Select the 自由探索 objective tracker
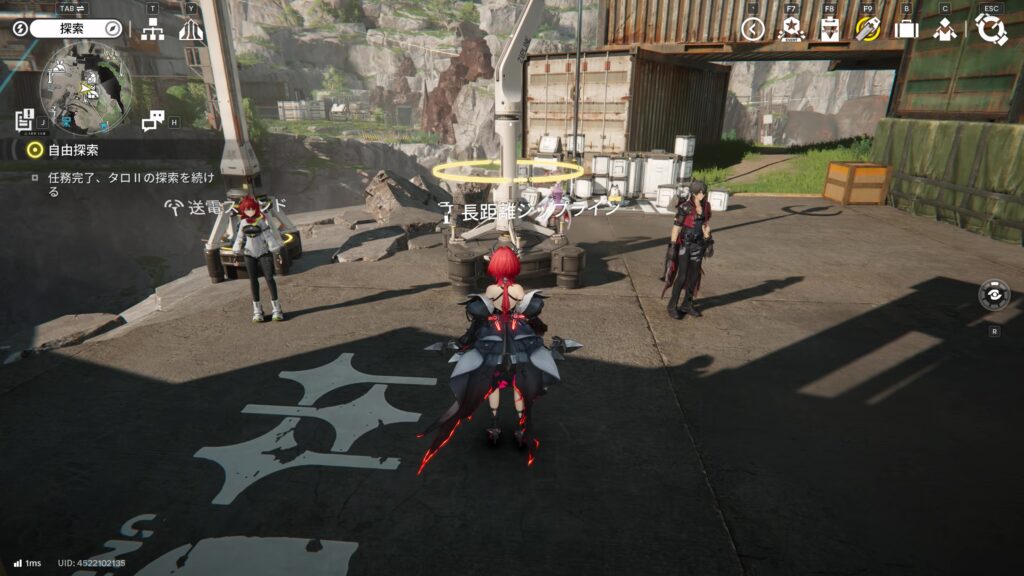This screenshot has height=576, width=1024. (x=60, y=150)
